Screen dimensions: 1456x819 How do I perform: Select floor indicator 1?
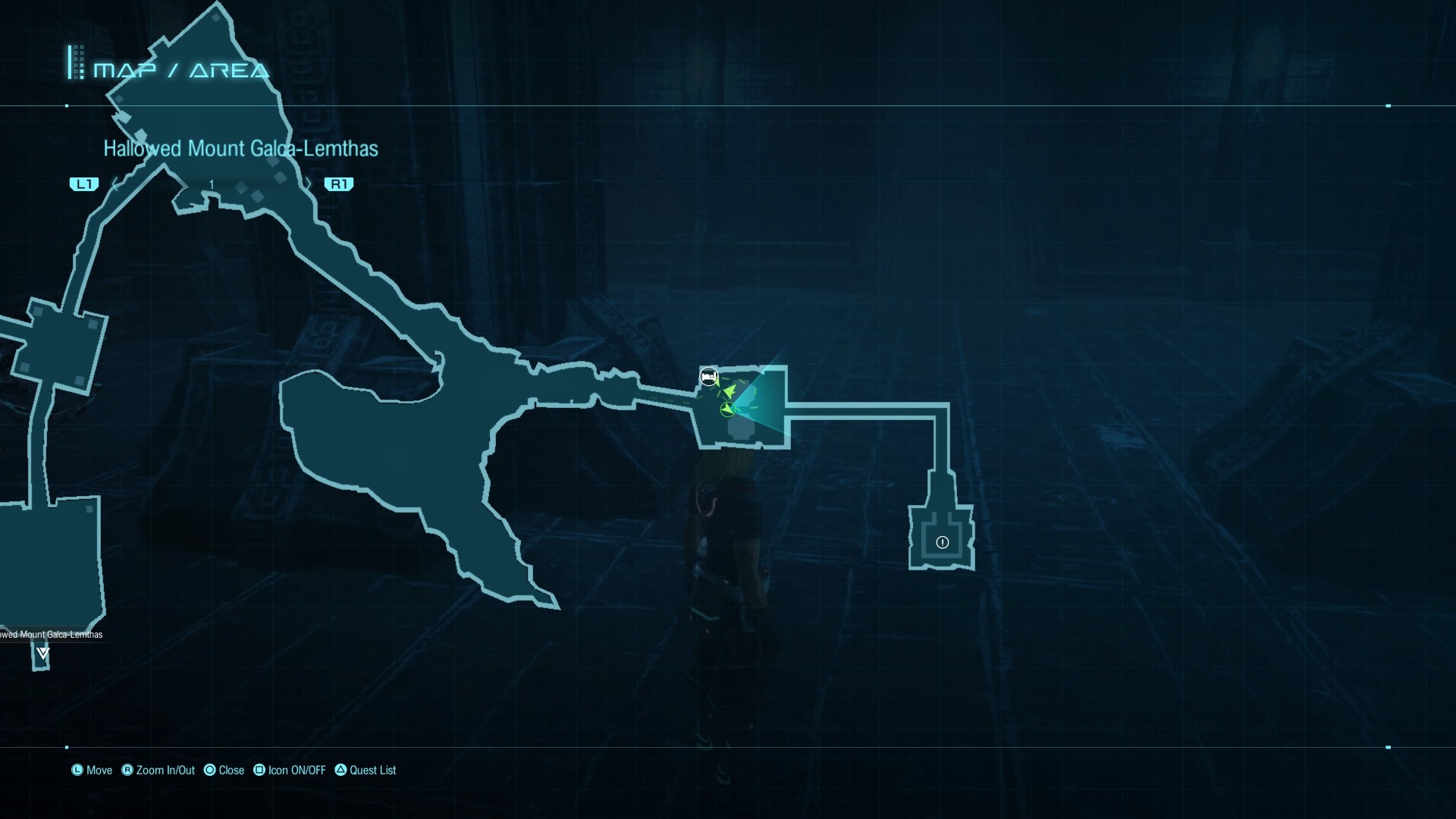(x=212, y=184)
